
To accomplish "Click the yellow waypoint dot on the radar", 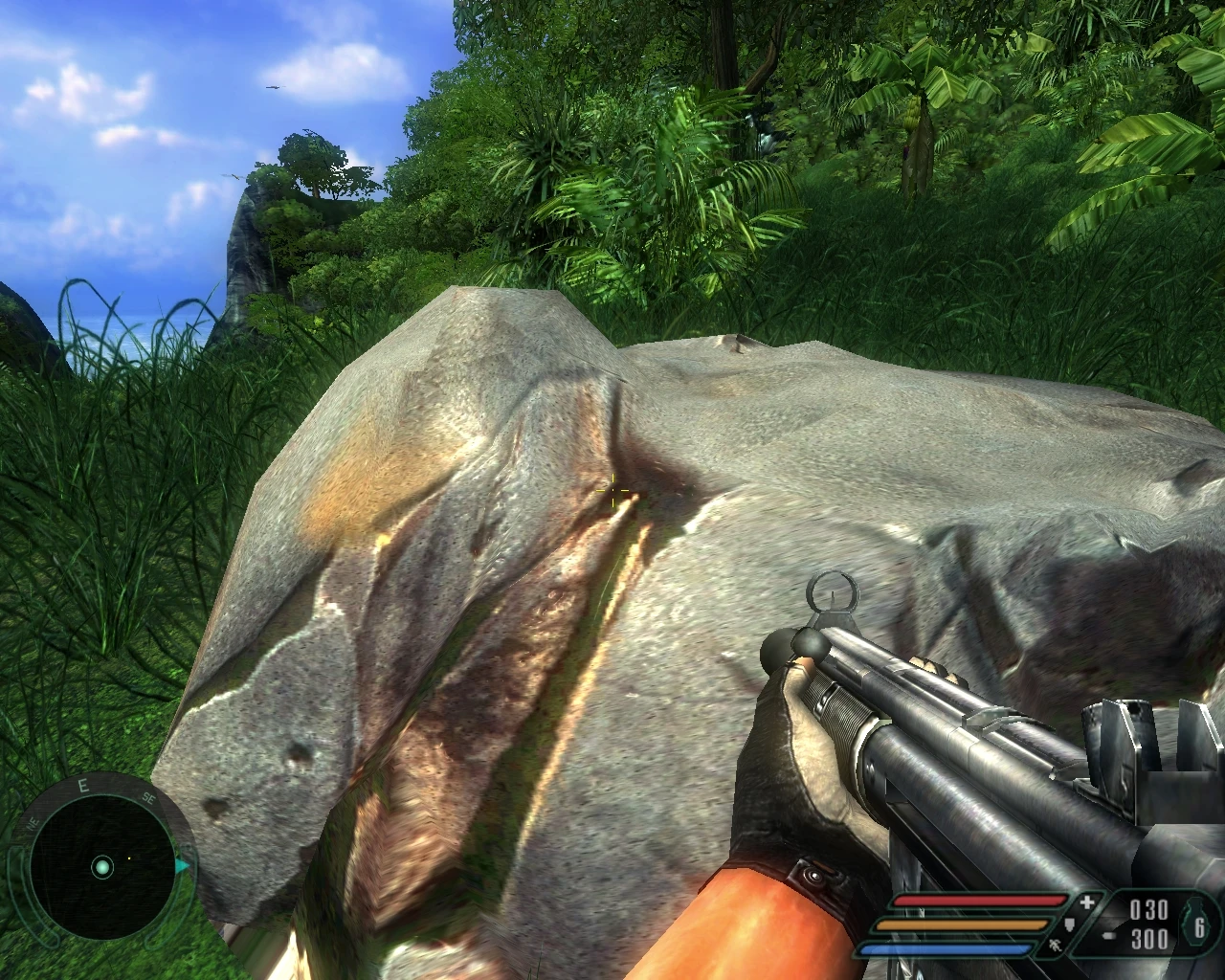I will (129, 857).
